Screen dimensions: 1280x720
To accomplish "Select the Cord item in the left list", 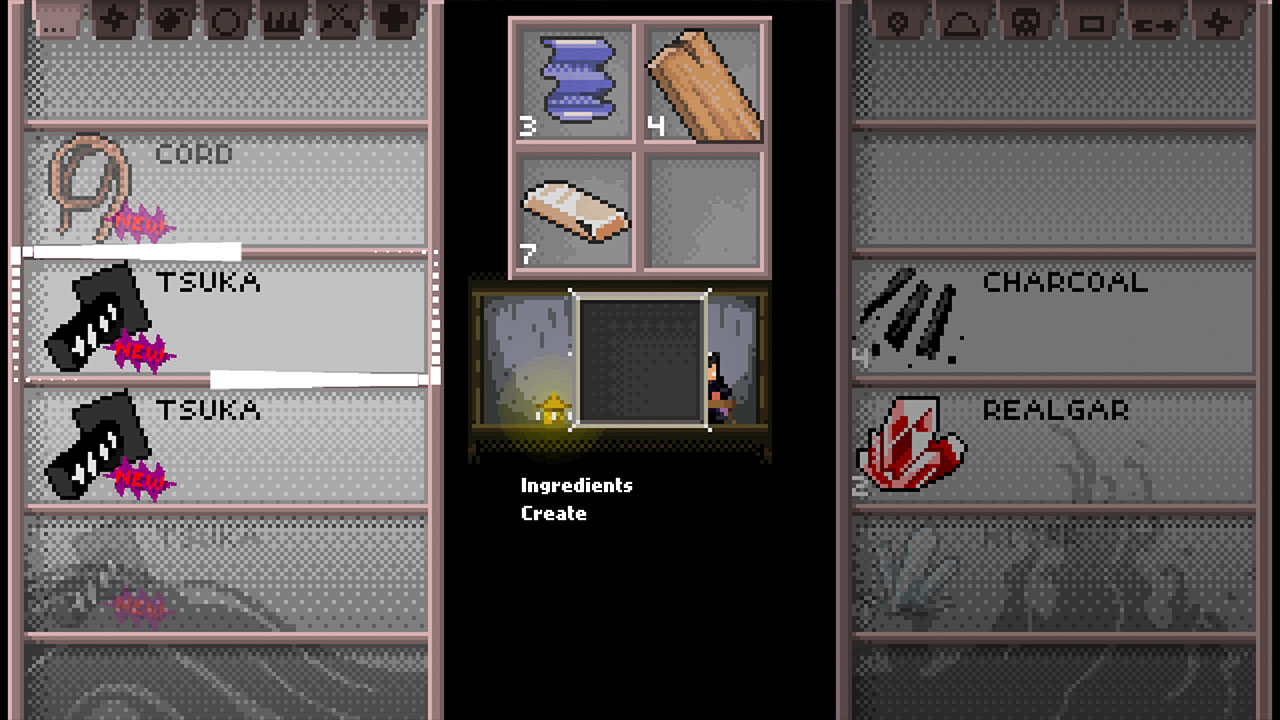I will click(x=220, y=185).
